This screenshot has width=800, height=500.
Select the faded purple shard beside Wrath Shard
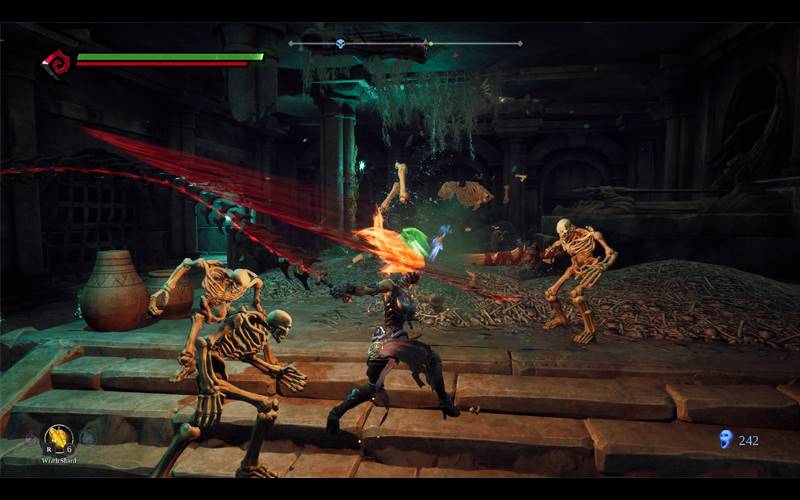coord(32,437)
